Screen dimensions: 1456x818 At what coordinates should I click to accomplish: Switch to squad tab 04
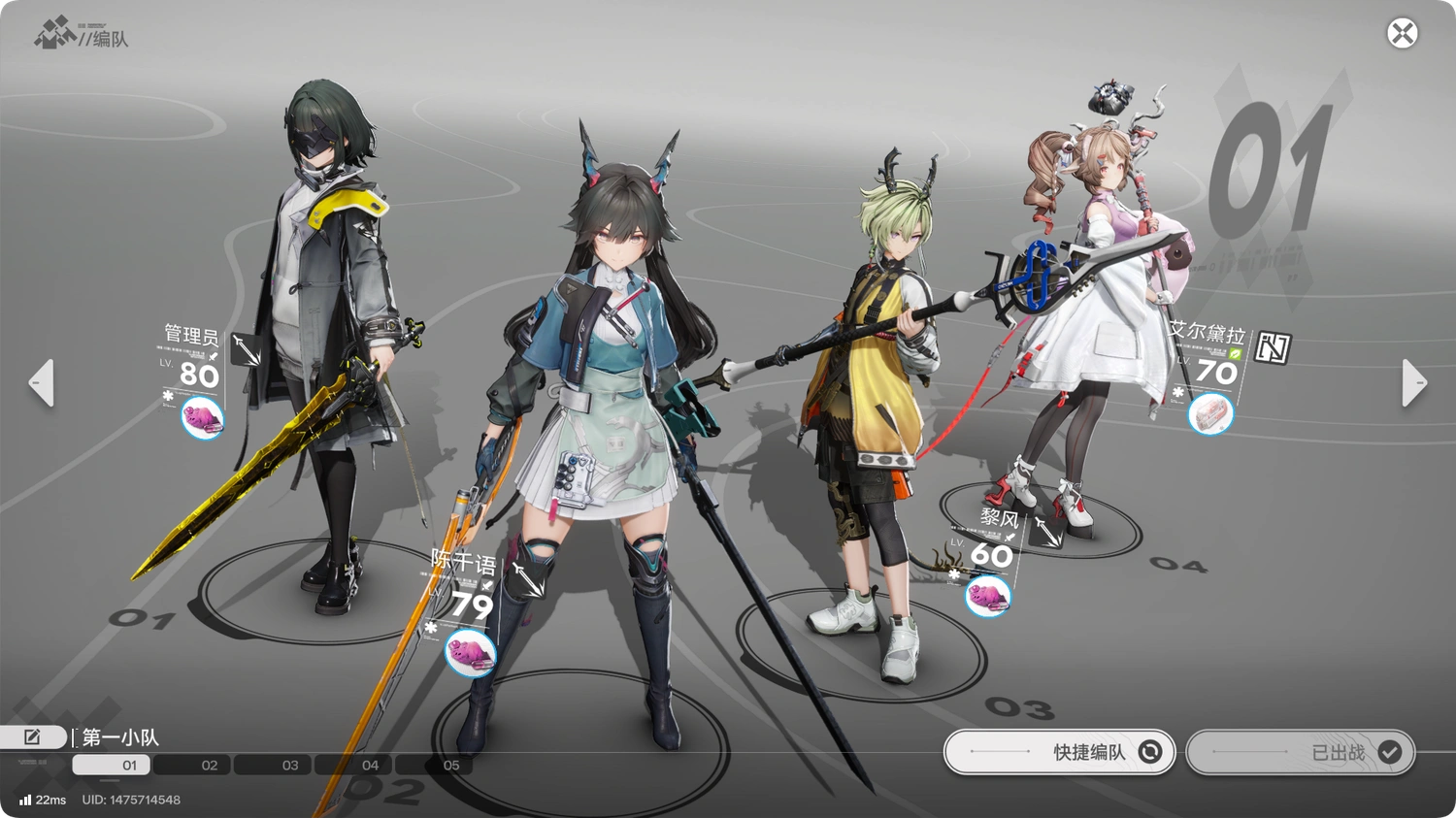click(353, 766)
